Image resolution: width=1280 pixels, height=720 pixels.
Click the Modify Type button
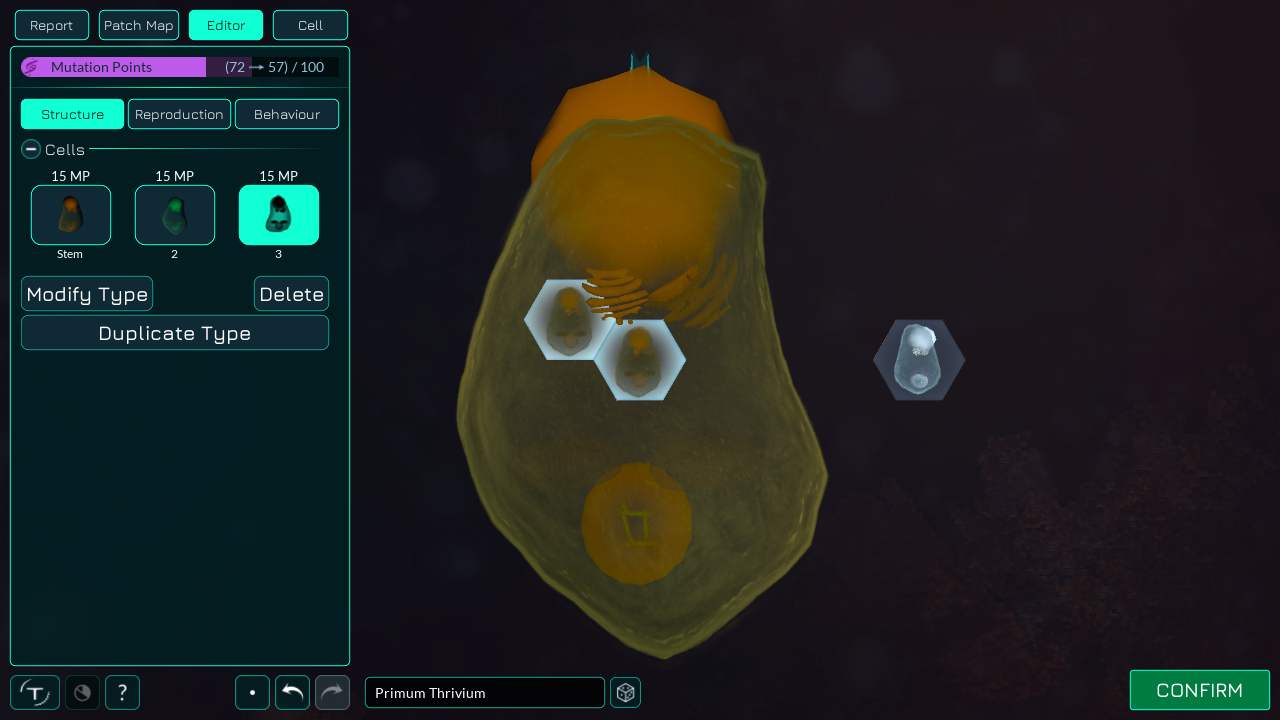pos(87,294)
